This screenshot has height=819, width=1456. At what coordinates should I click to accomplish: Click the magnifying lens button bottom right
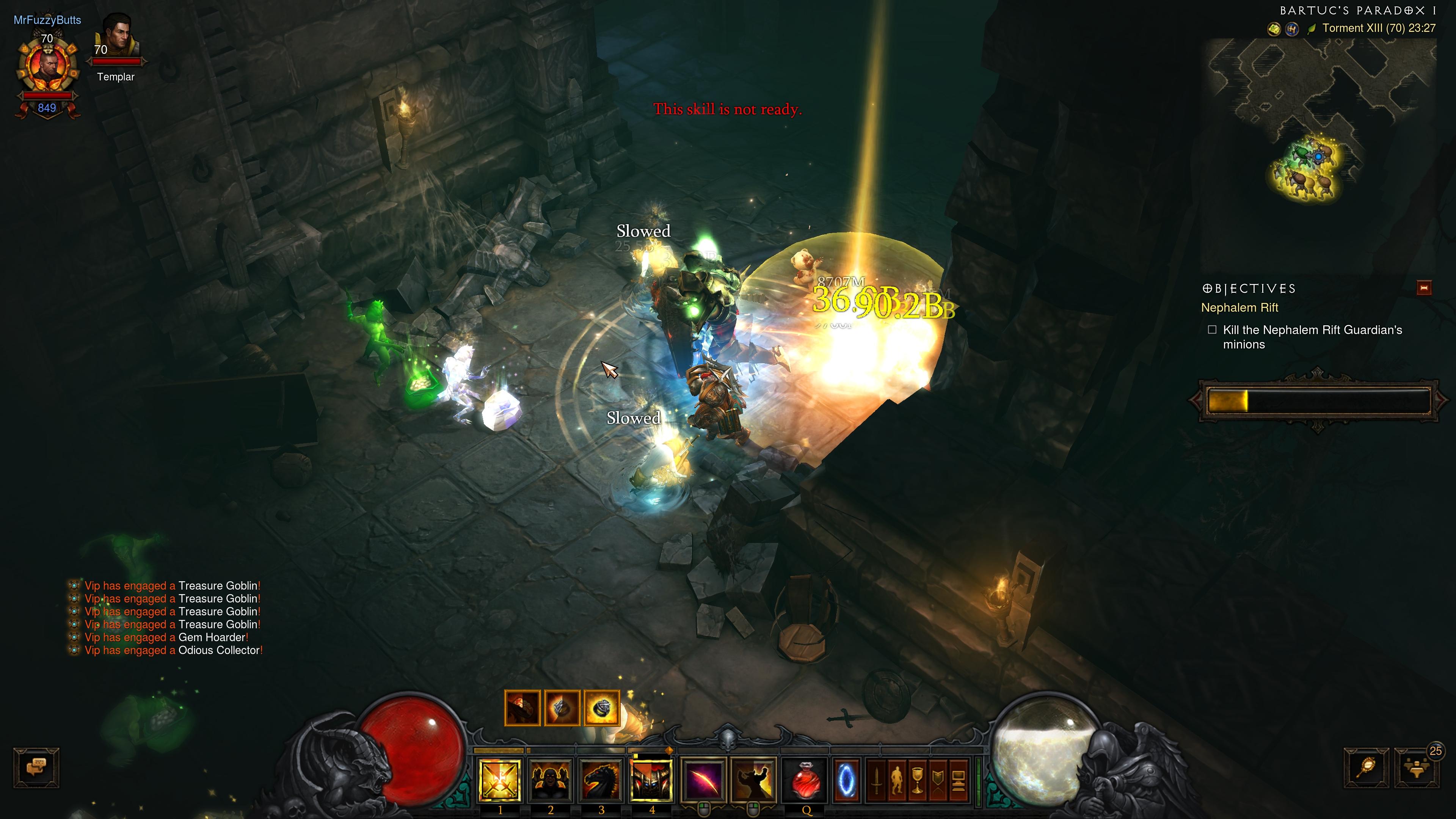(x=1366, y=767)
